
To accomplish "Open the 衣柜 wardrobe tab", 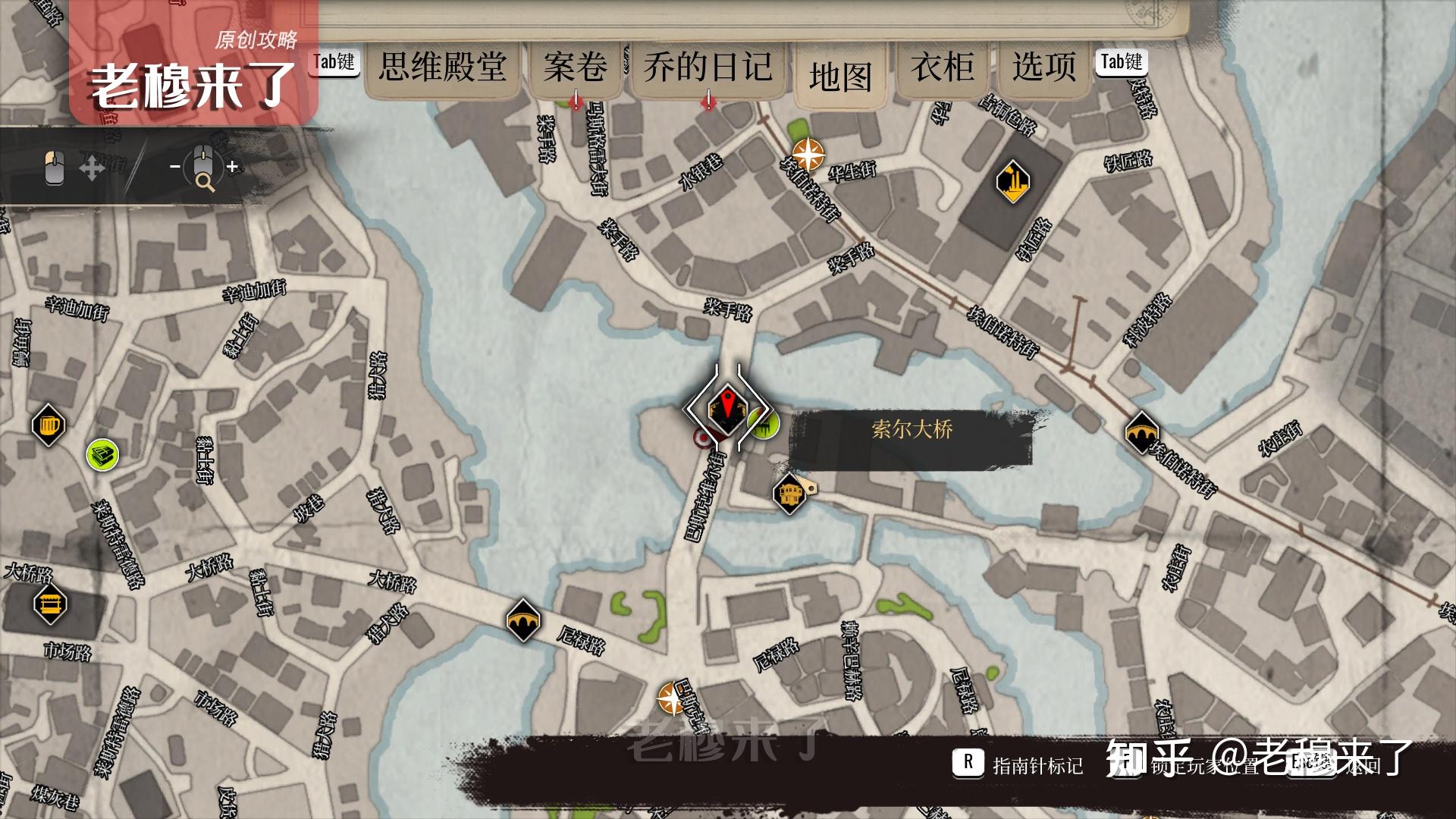I will coord(942,68).
